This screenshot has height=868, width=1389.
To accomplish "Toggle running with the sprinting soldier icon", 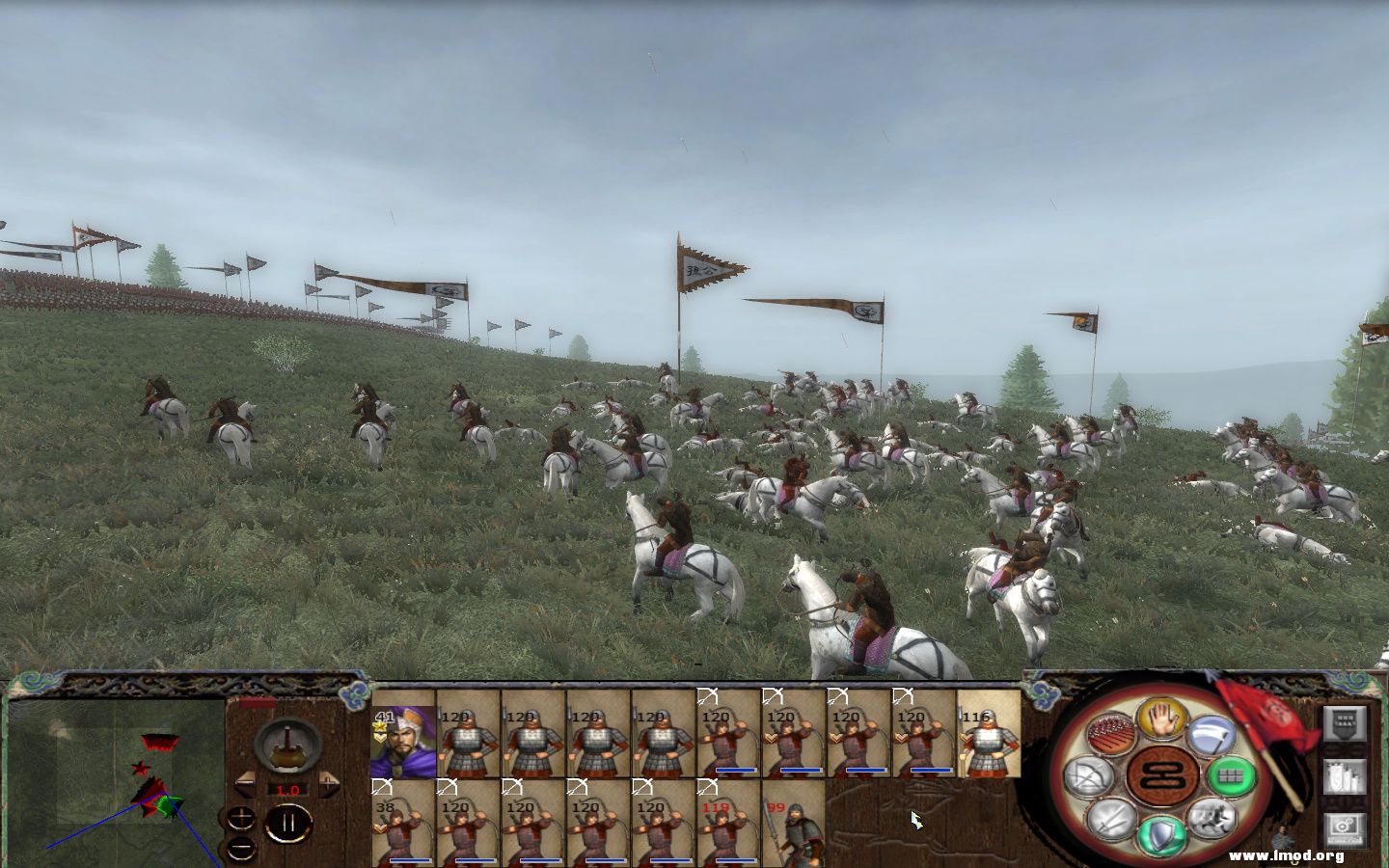I will (1211, 820).
